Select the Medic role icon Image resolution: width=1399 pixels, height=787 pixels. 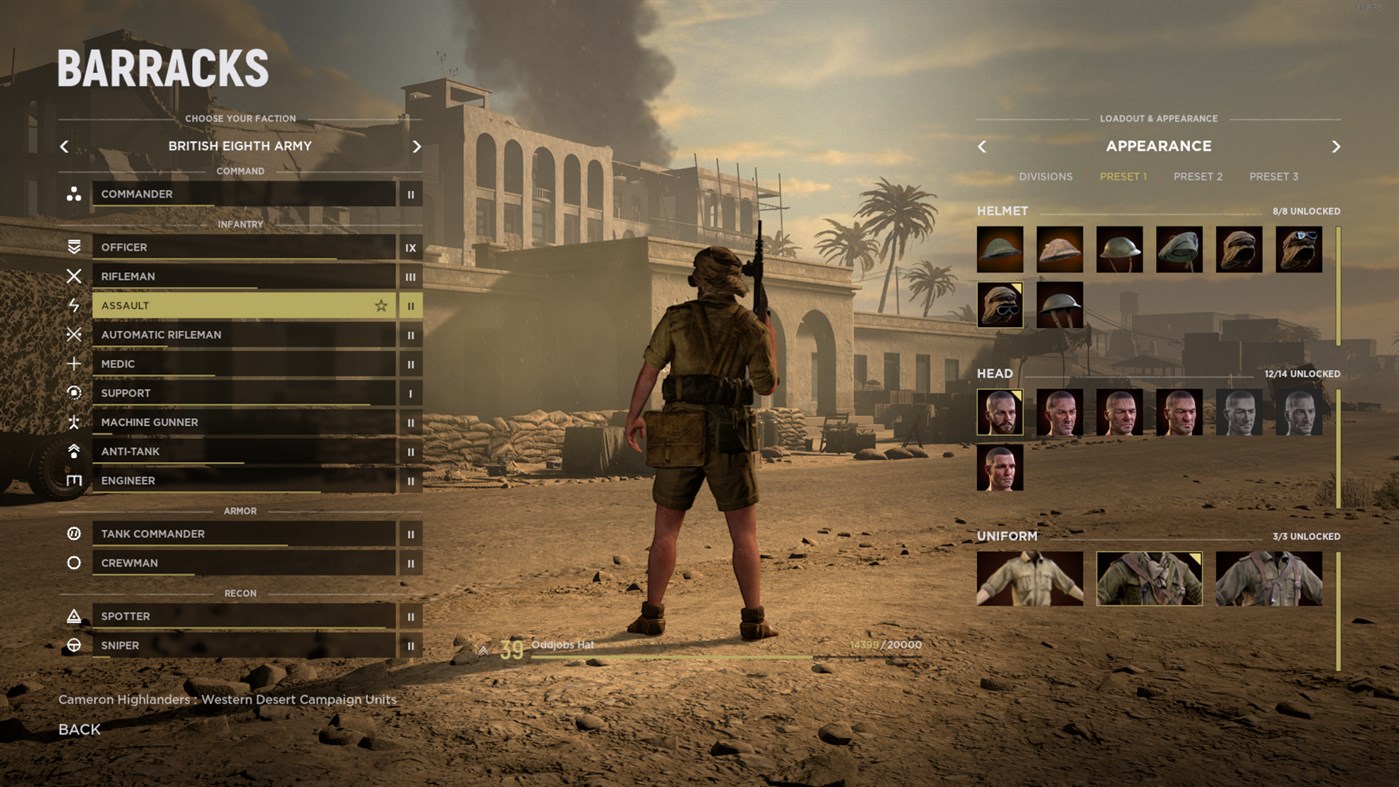[72, 363]
